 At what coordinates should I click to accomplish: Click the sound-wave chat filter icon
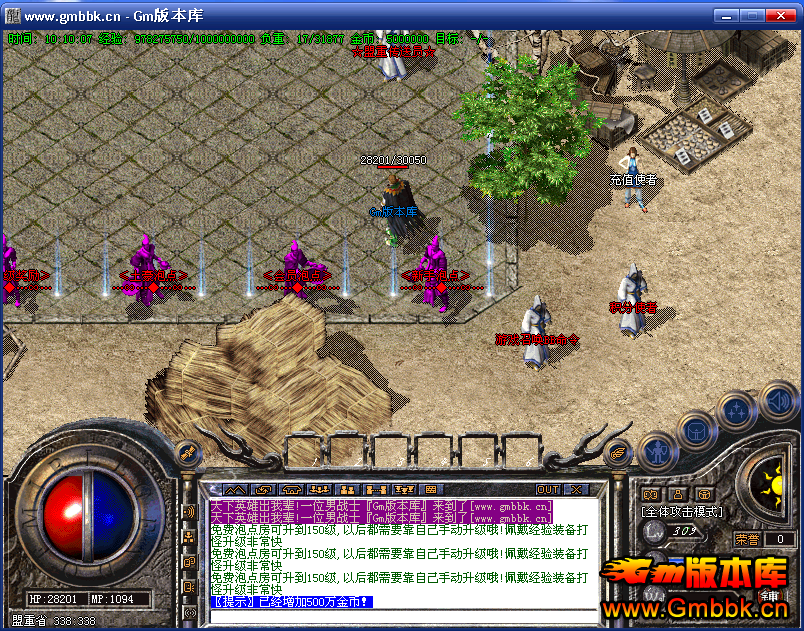[189, 512]
